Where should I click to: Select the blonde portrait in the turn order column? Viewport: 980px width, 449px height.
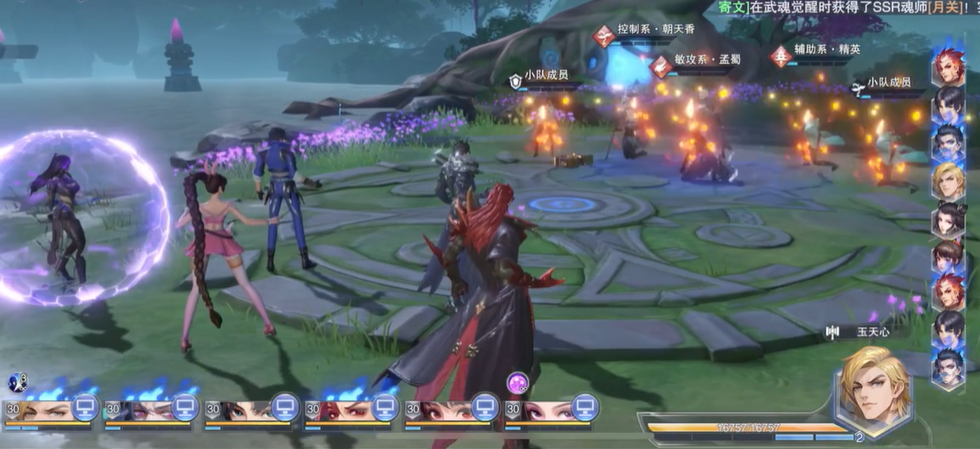948,181
